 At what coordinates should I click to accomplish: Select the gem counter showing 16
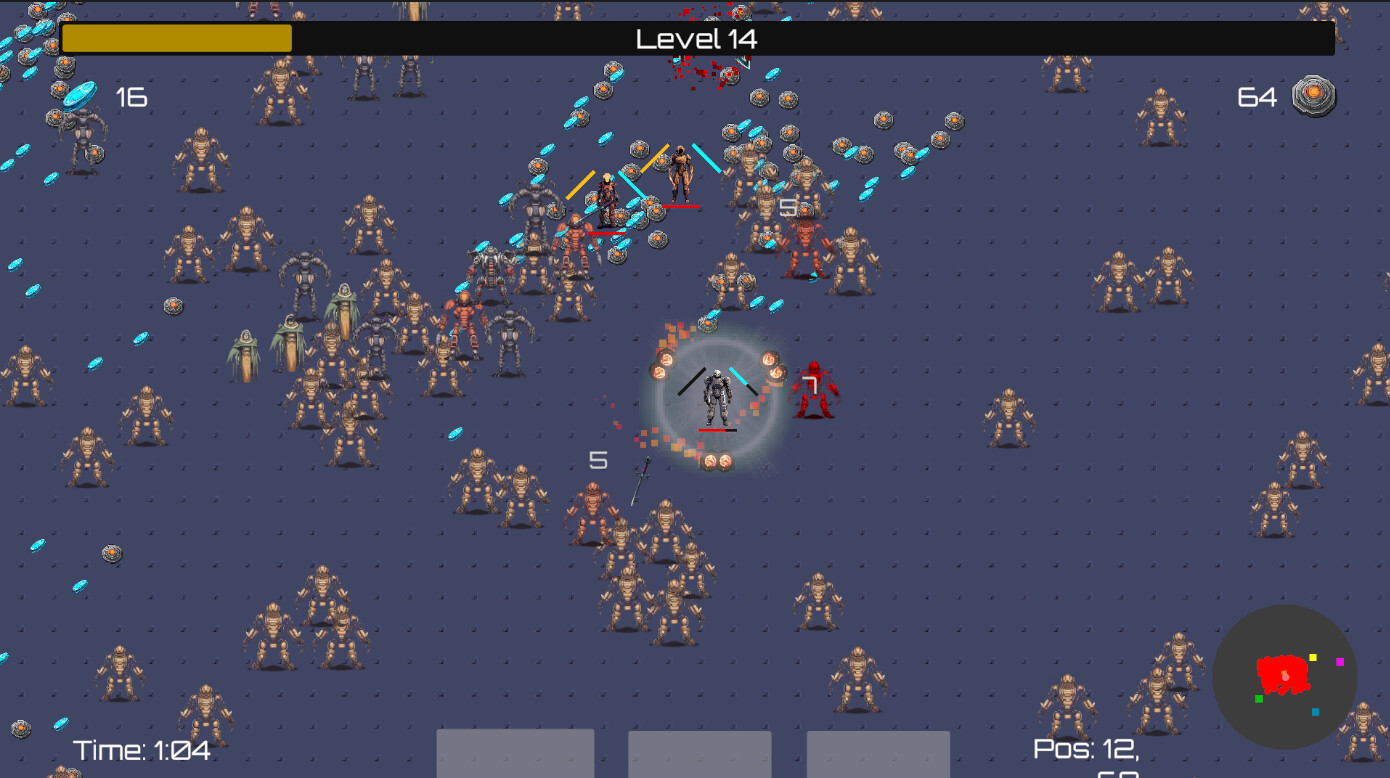(x=131, y=97)
